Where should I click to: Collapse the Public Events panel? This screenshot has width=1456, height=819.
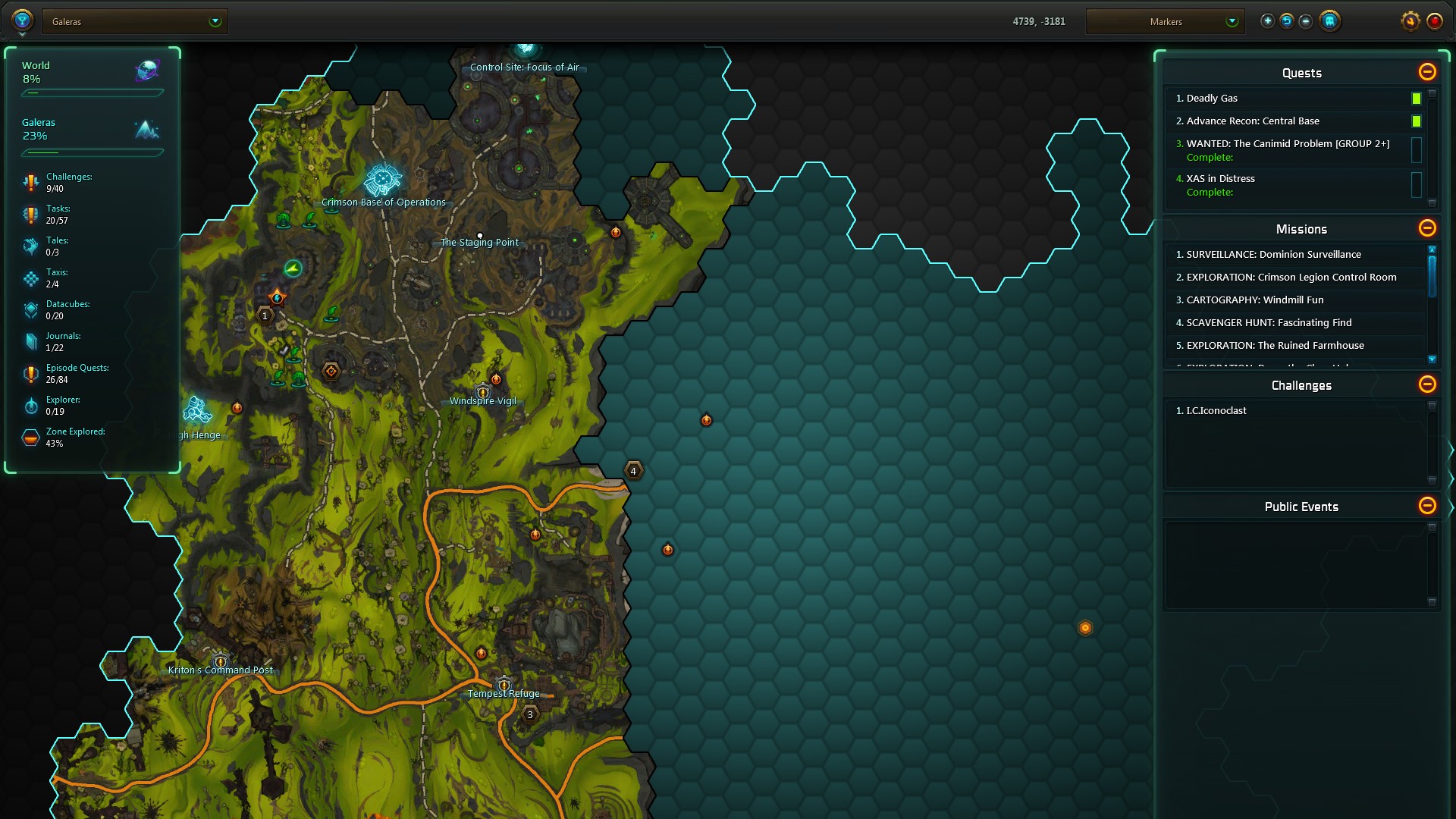1426,506
